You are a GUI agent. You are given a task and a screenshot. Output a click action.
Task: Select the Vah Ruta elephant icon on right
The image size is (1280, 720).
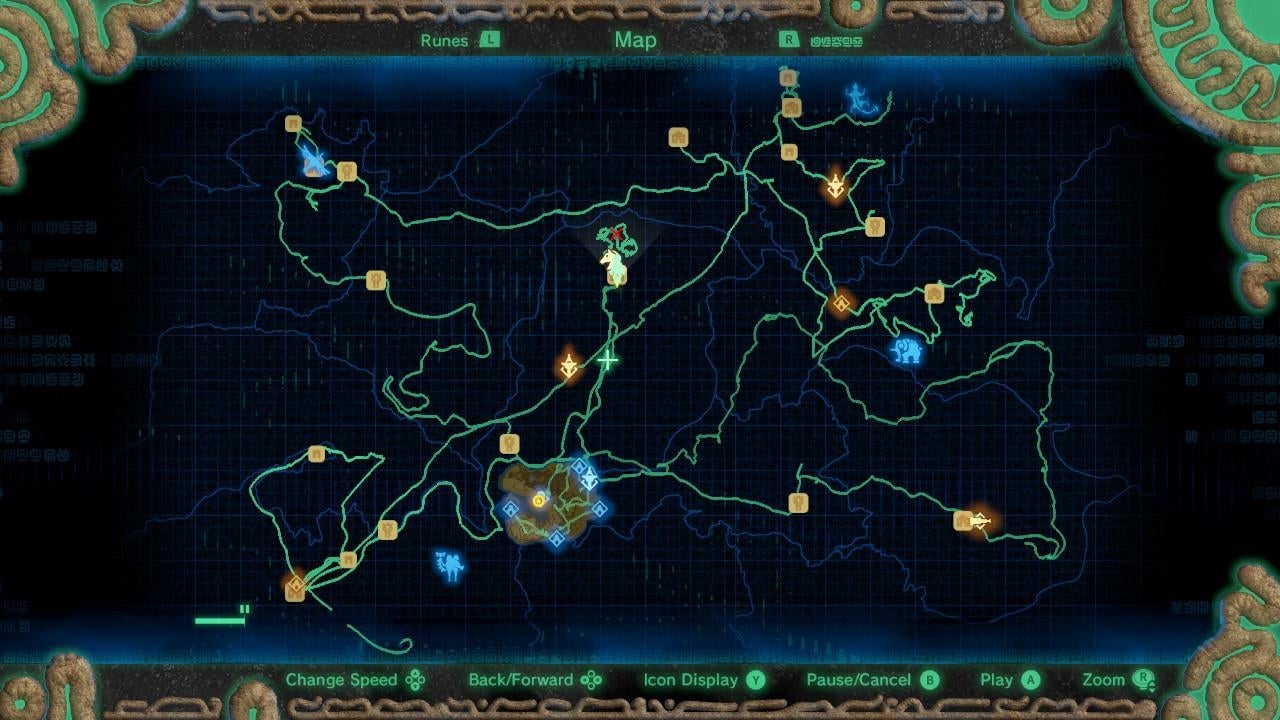tap(905, 351)
